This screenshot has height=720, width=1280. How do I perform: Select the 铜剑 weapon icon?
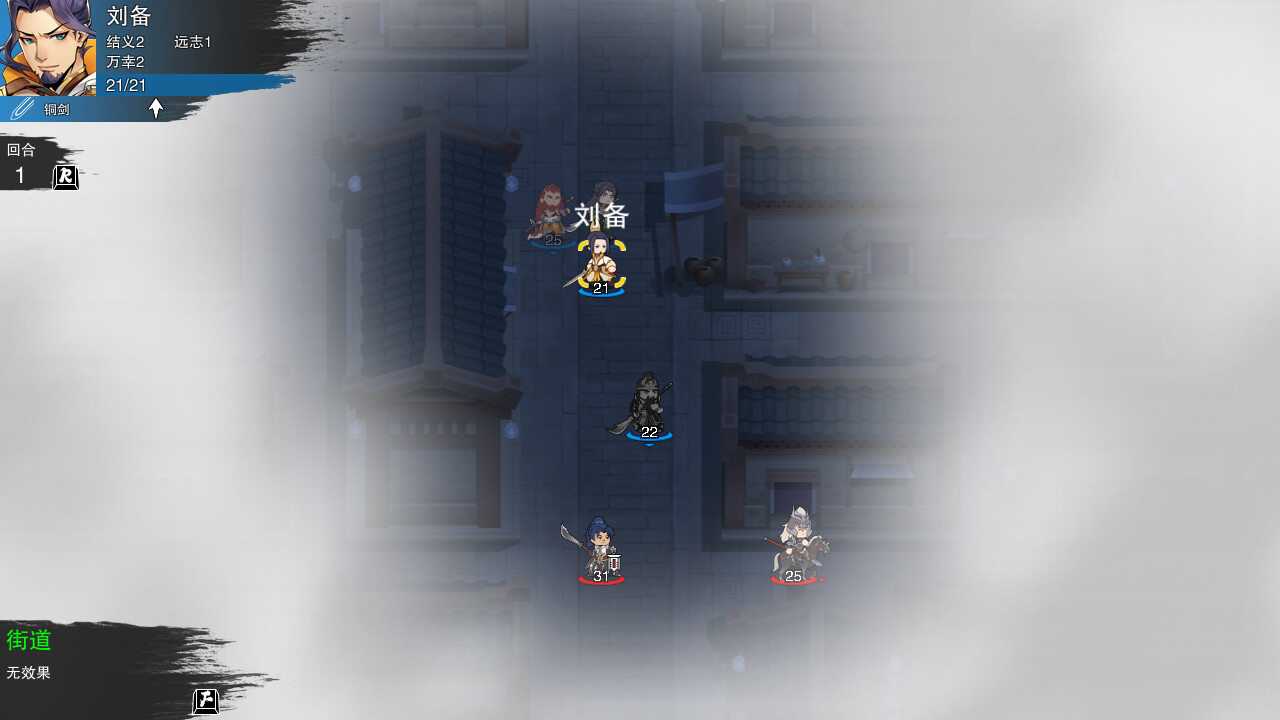22,109
